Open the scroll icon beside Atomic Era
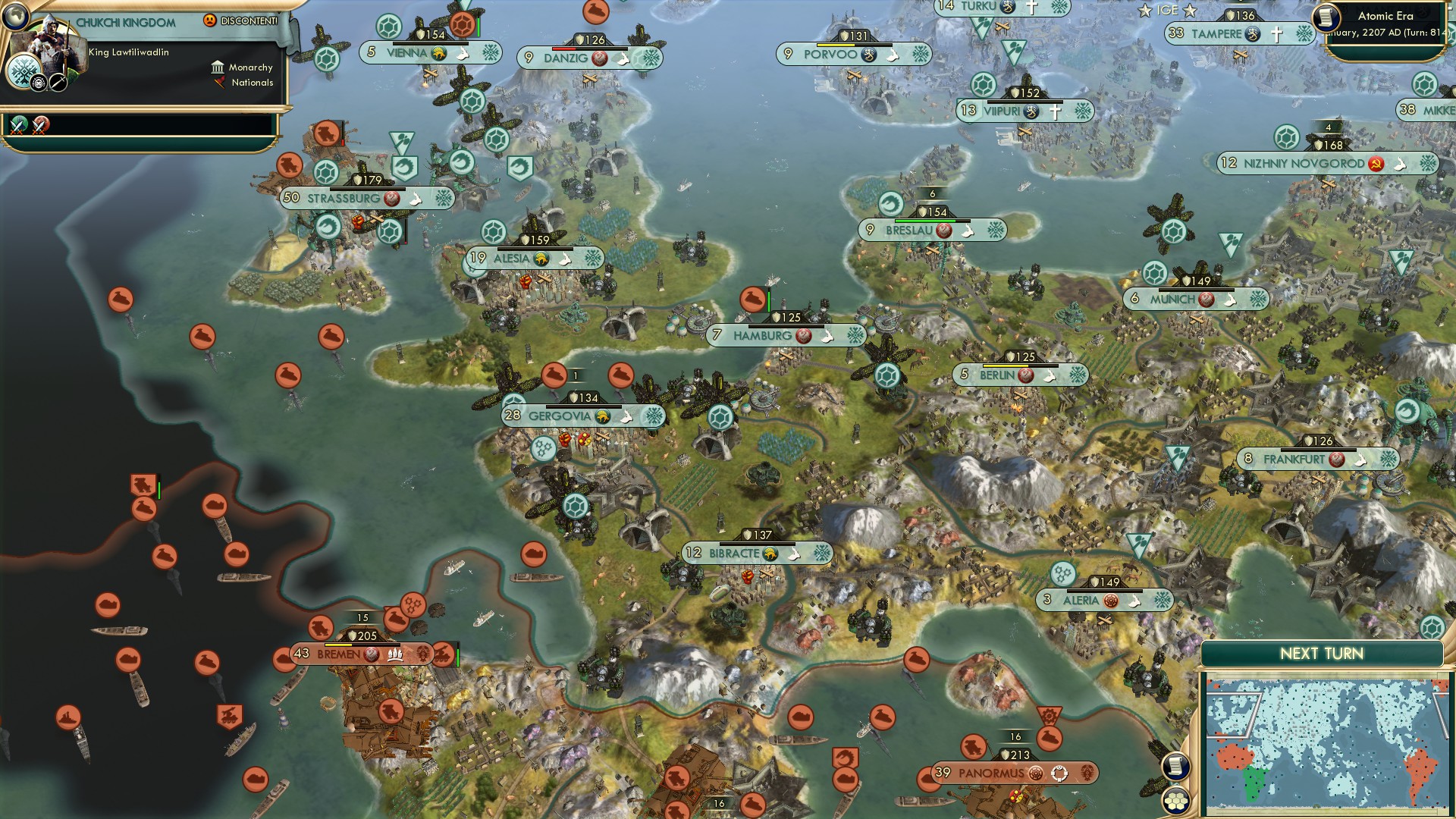This screenshot has height=819, width=1456. tap(1326, 17)
